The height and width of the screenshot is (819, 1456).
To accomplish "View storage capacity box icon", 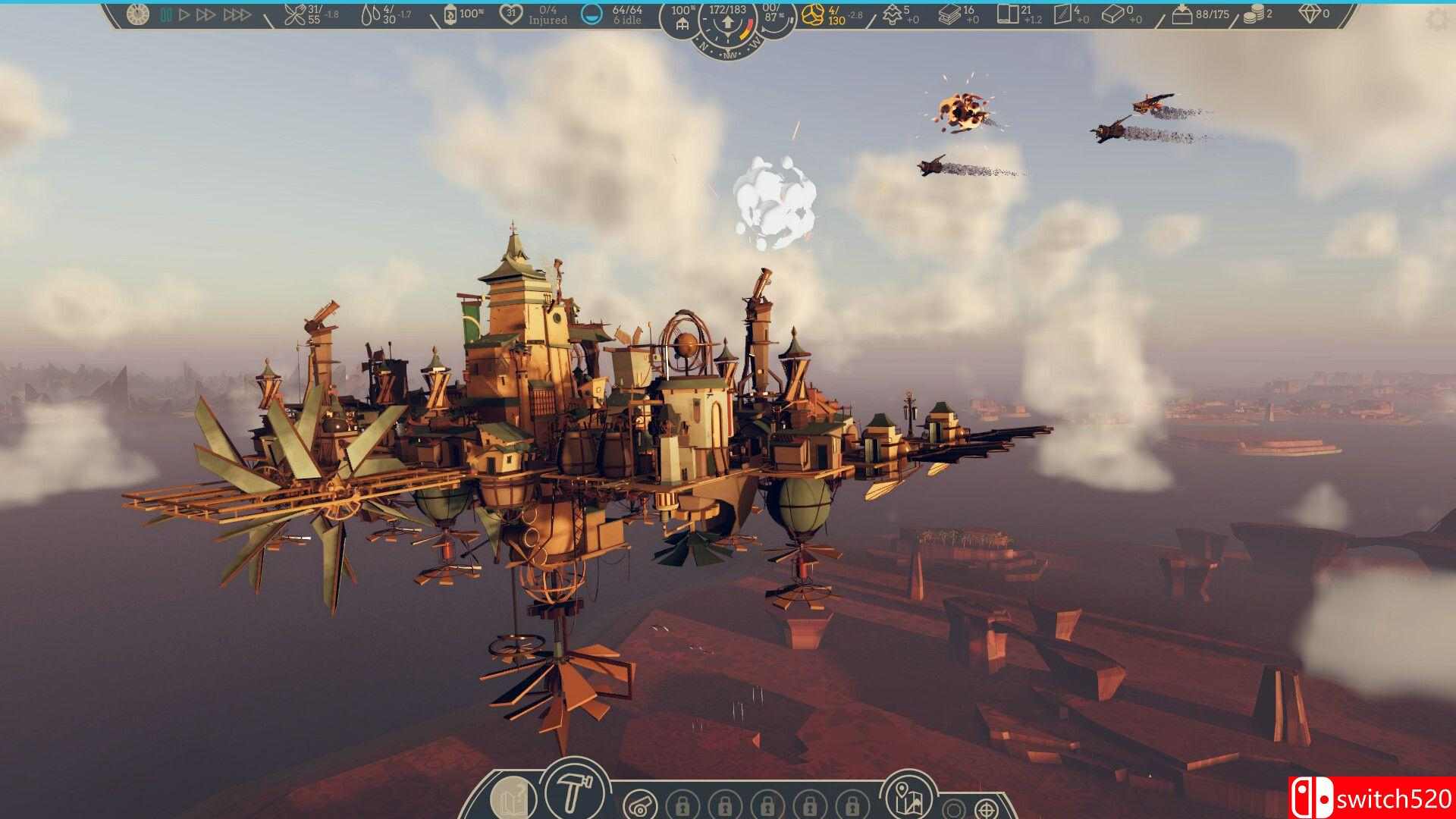I will pyautogui.click(x=1181, y=14).
